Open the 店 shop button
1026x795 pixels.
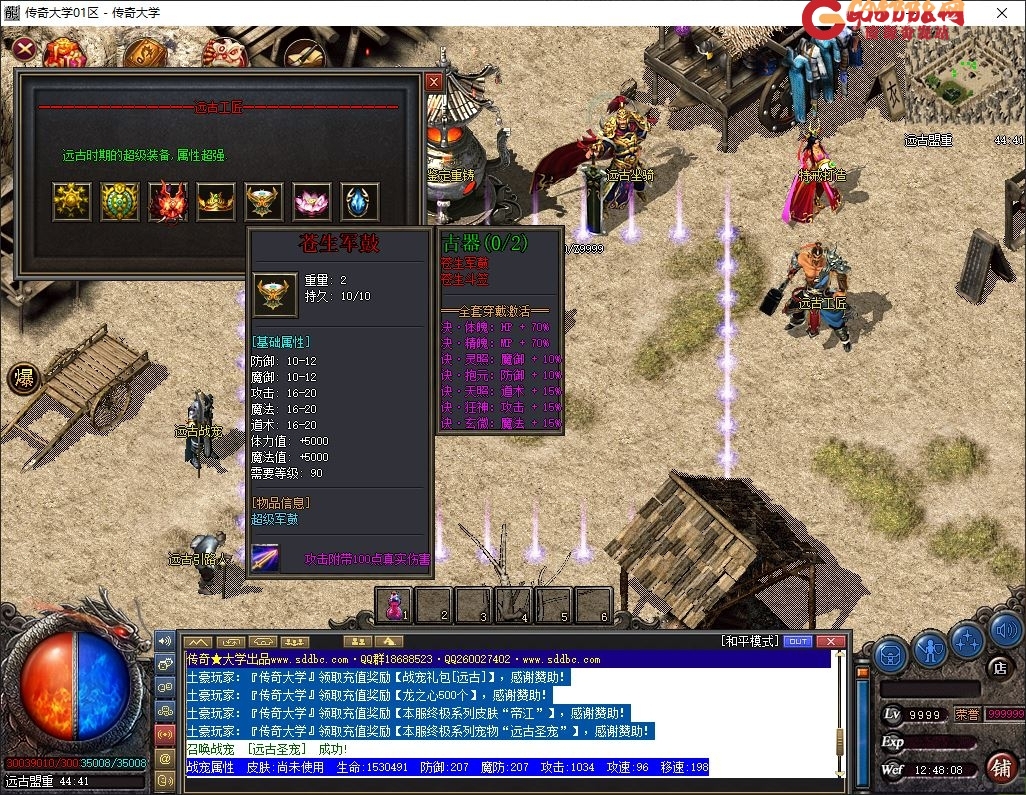tap(998, 666)
